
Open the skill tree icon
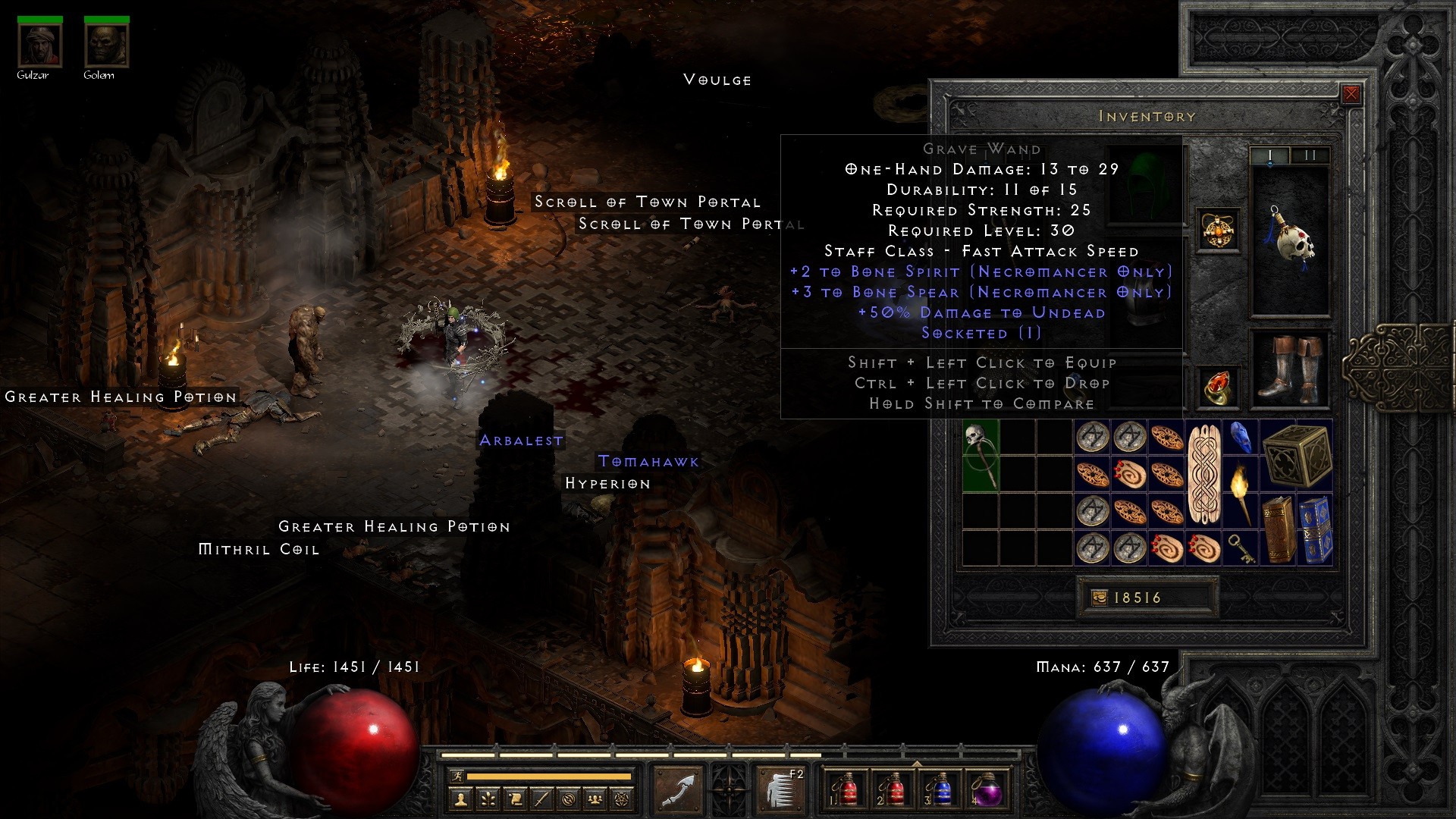pos(488,798)
